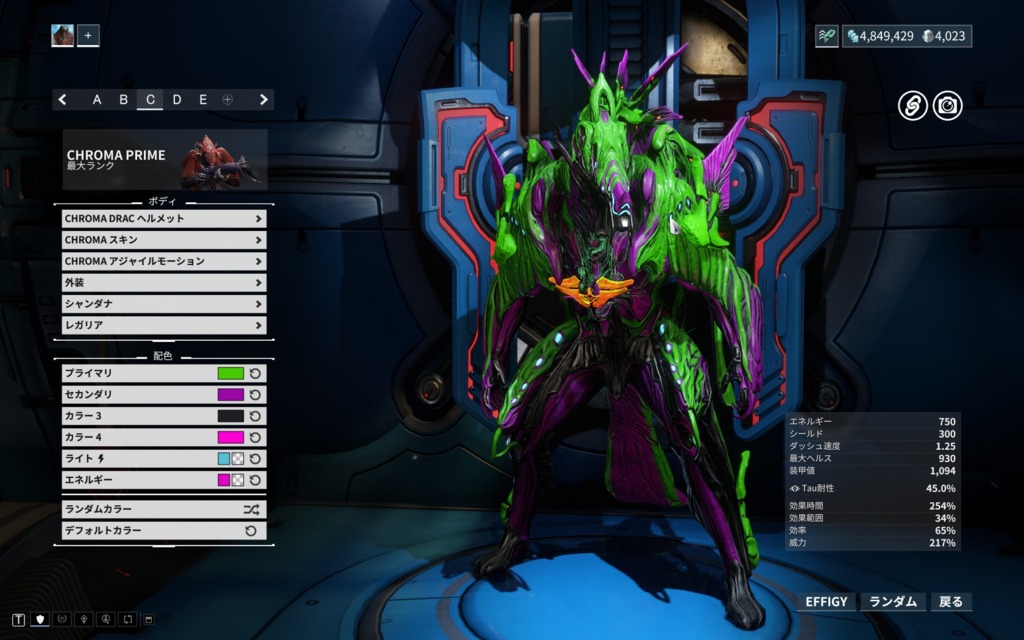
Task: Switch to appearance config slot E
Action: pos(203,99)
